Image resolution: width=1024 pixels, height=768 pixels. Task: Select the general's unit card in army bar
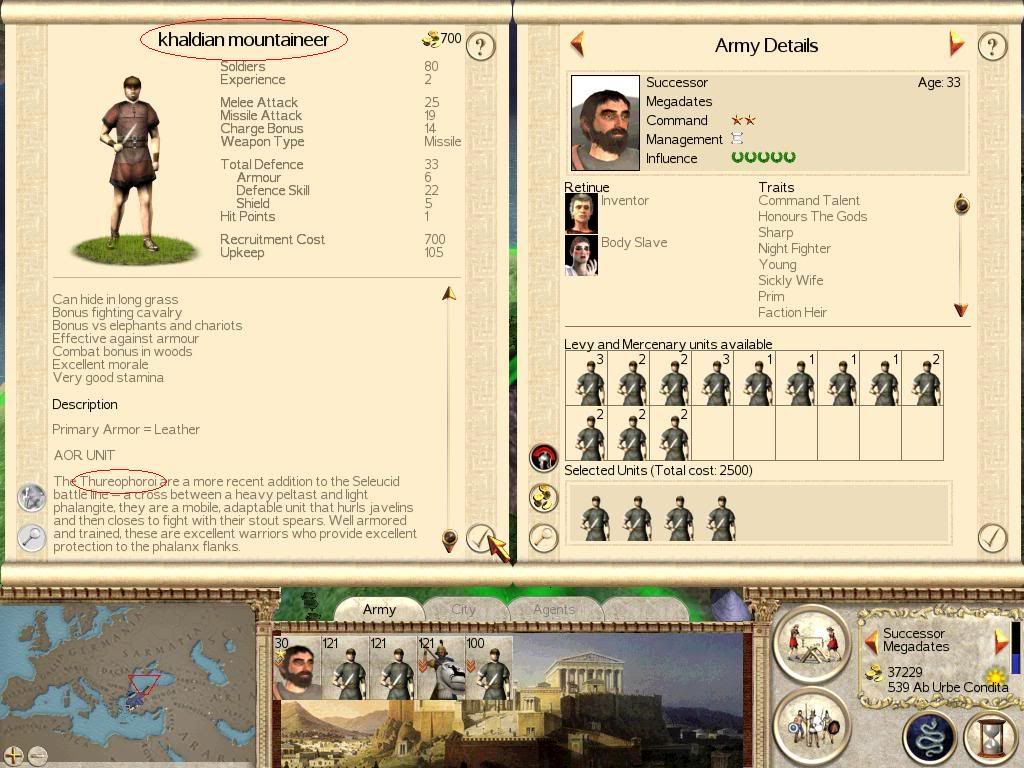point(297,668)
